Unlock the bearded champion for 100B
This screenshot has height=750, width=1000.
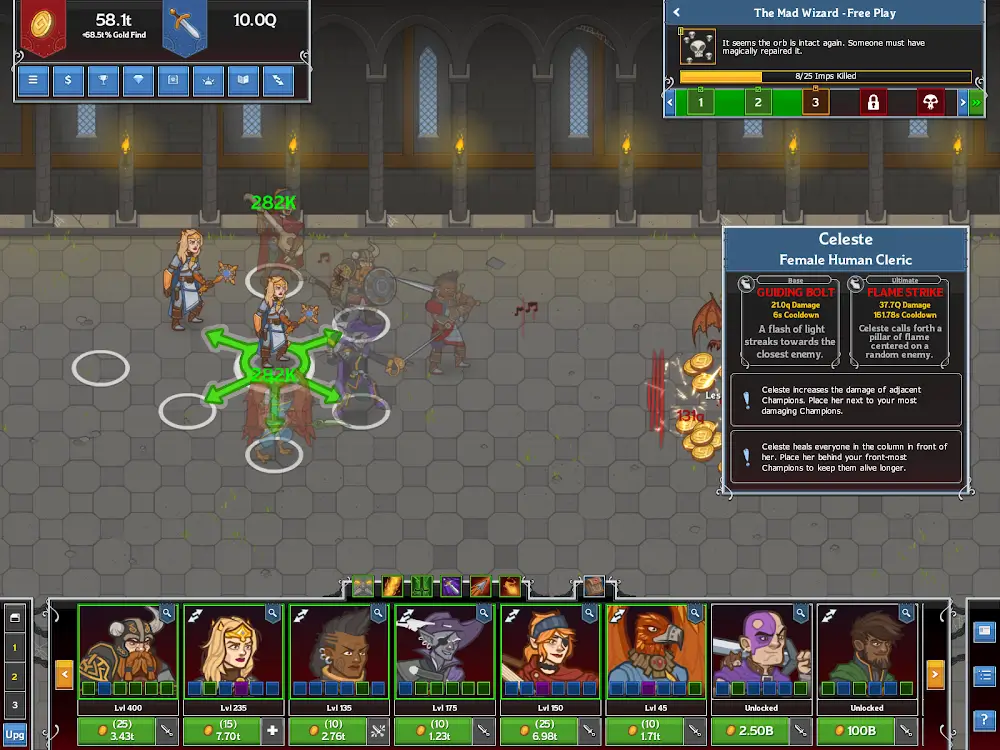coord(855,732)
